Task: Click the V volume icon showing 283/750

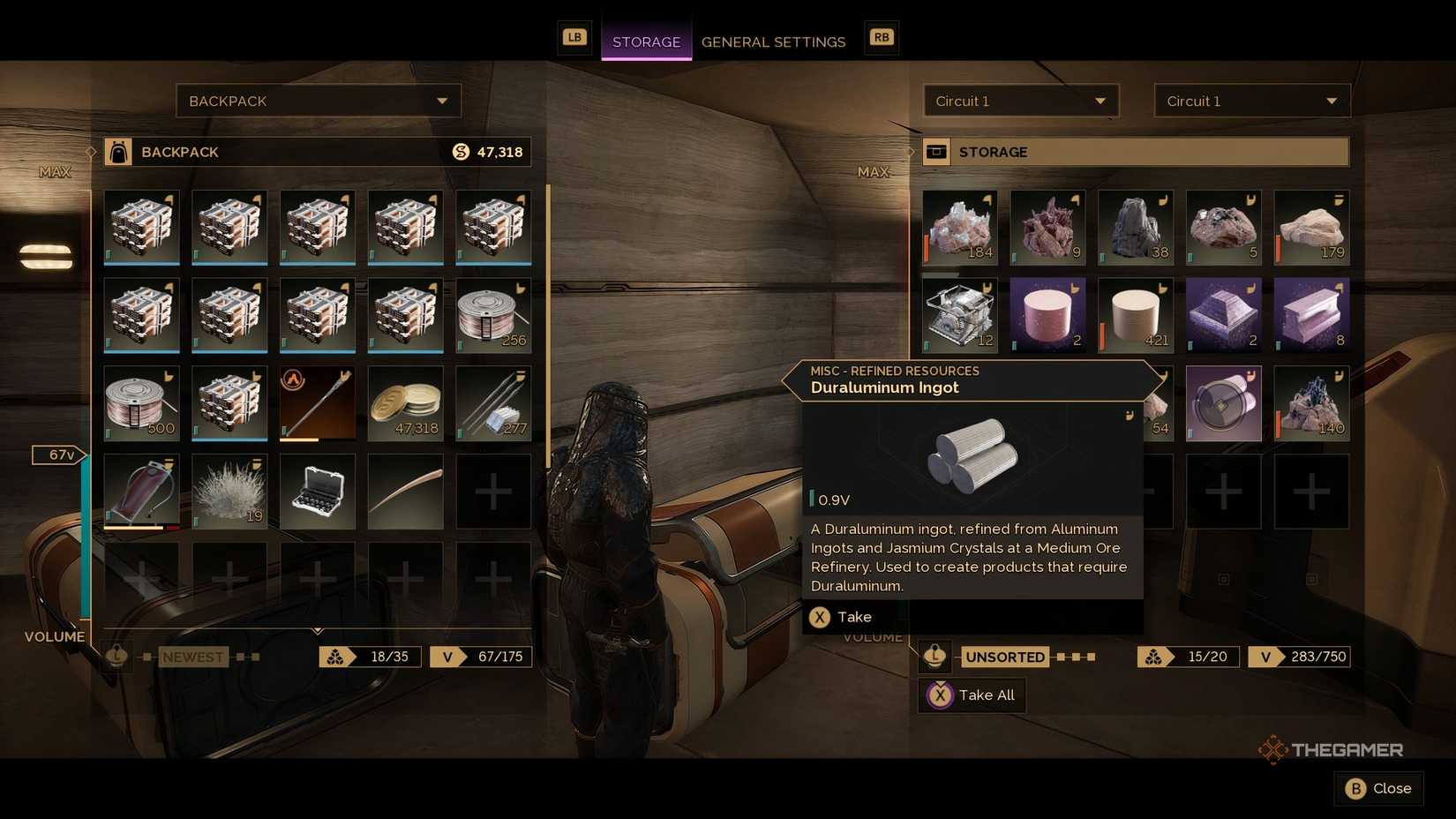Action: [x=1265, y=657]
